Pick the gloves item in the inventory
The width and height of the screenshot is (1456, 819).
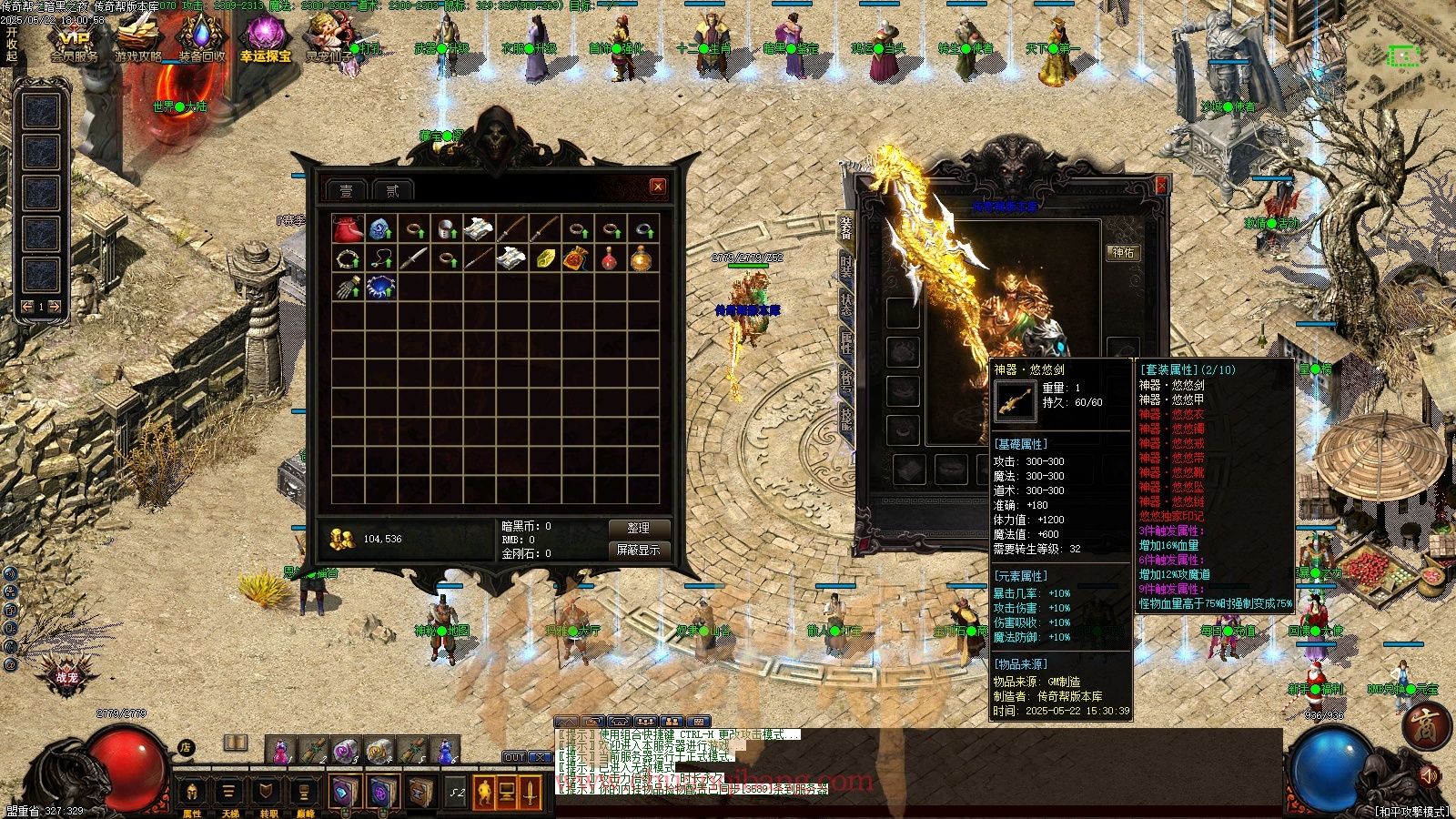[348, 288]
